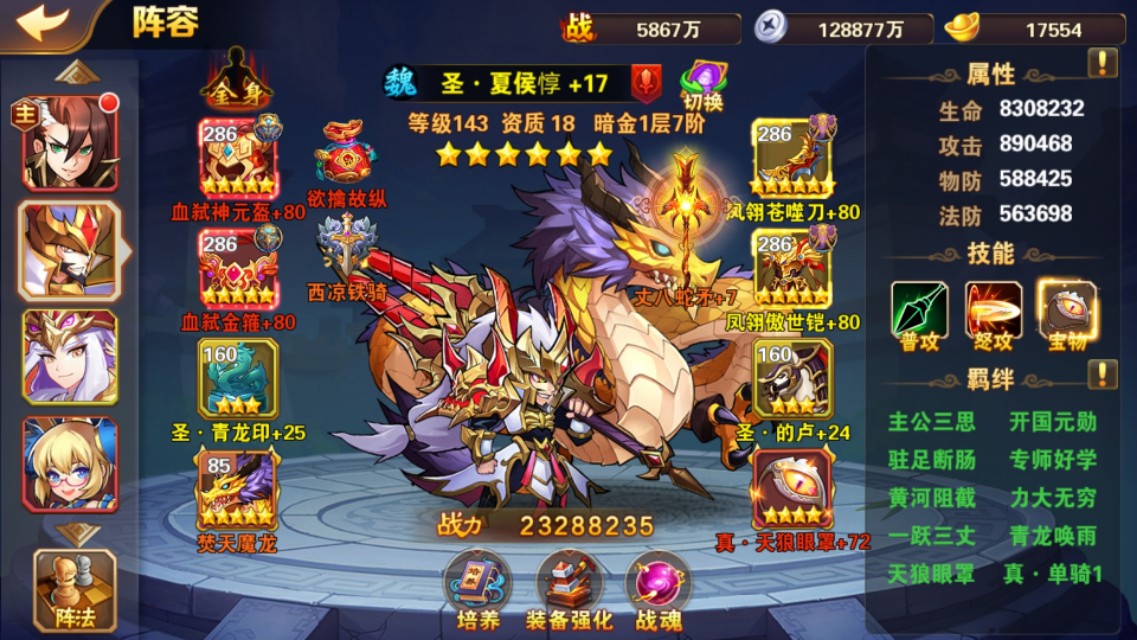Select the 主 lord hero portrait
The width and height of the screenshot is (1137, 640).
70,145
